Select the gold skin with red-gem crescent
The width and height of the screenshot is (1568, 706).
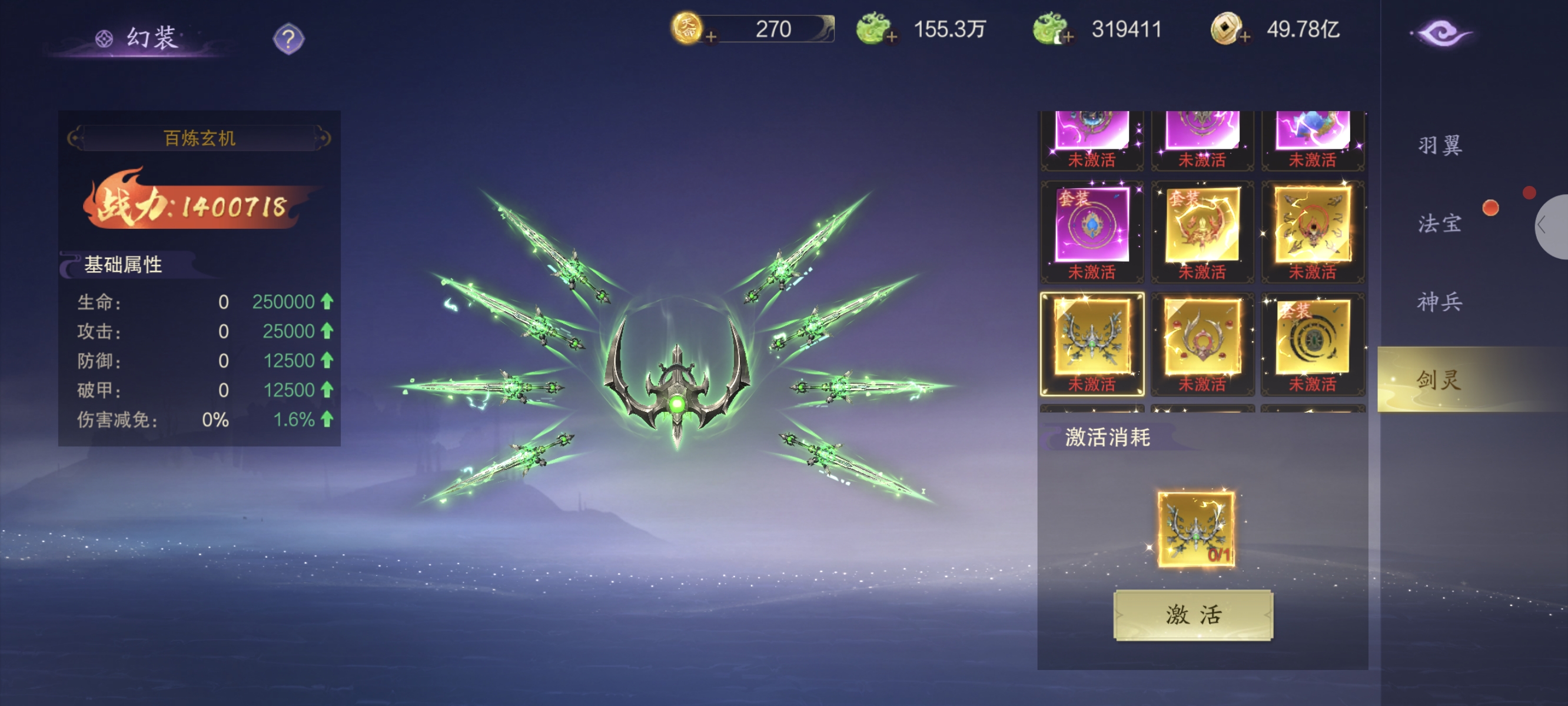click(x=1202, y=343)
